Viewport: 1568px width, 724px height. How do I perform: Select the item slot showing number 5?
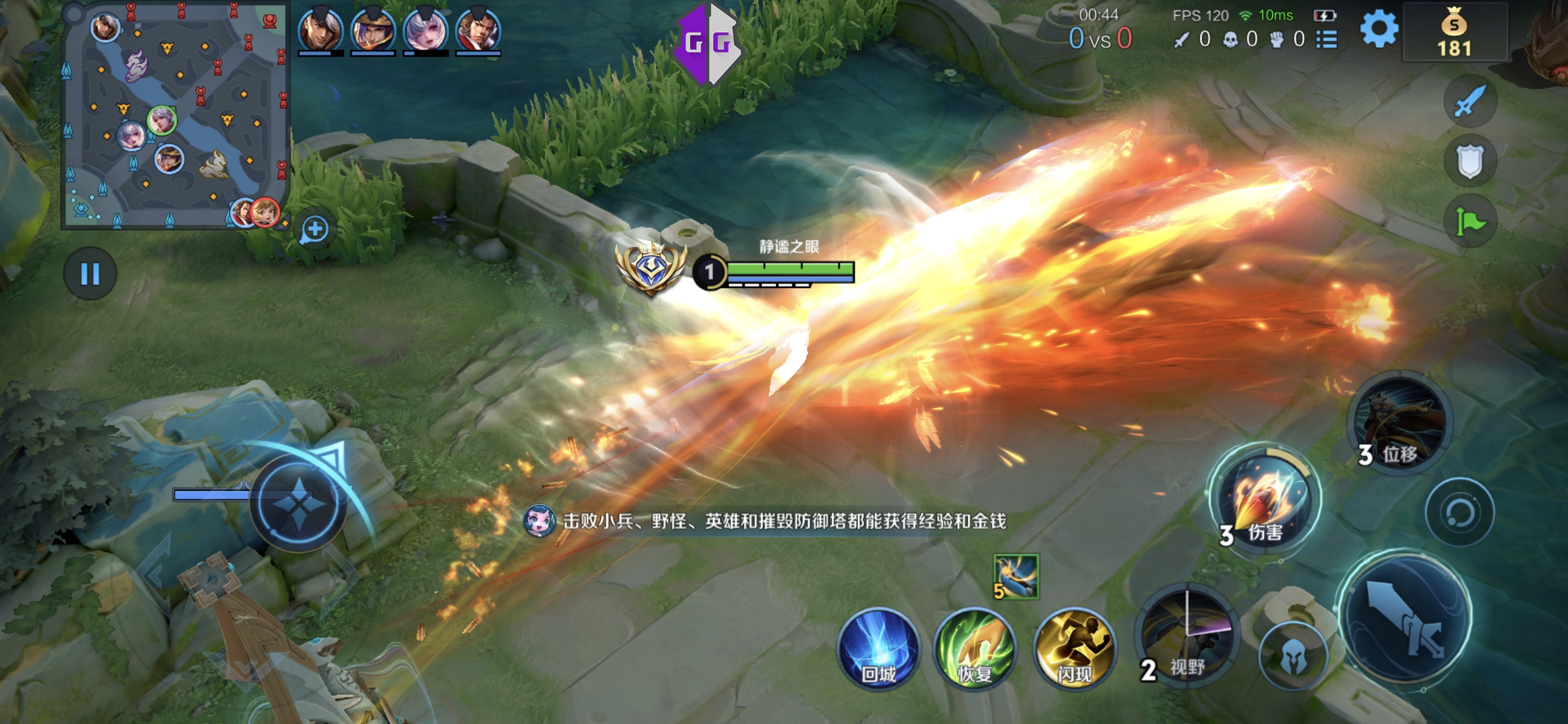pos(1016,576)
